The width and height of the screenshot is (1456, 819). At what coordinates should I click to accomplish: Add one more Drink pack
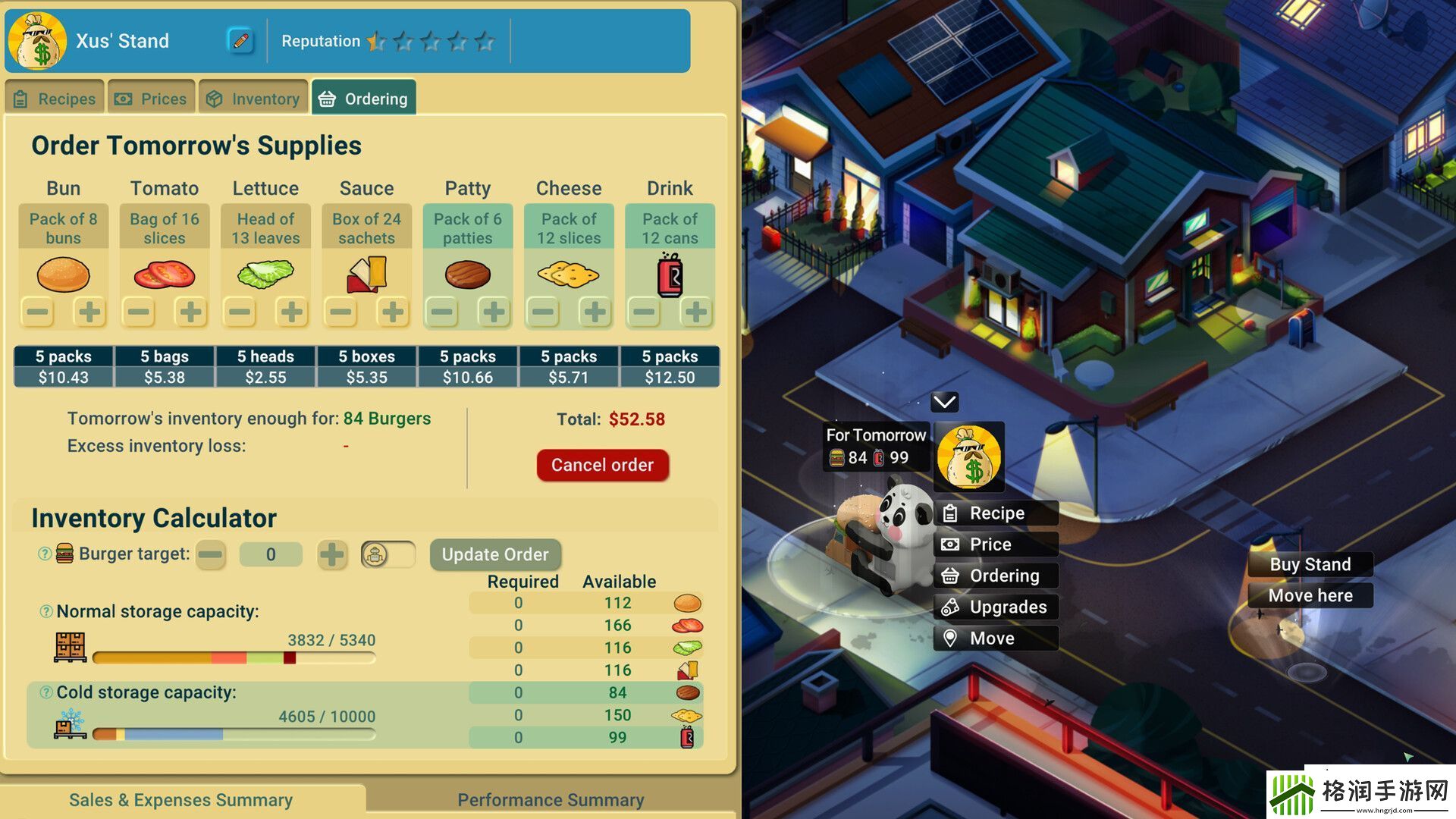[x=695, y=312]
